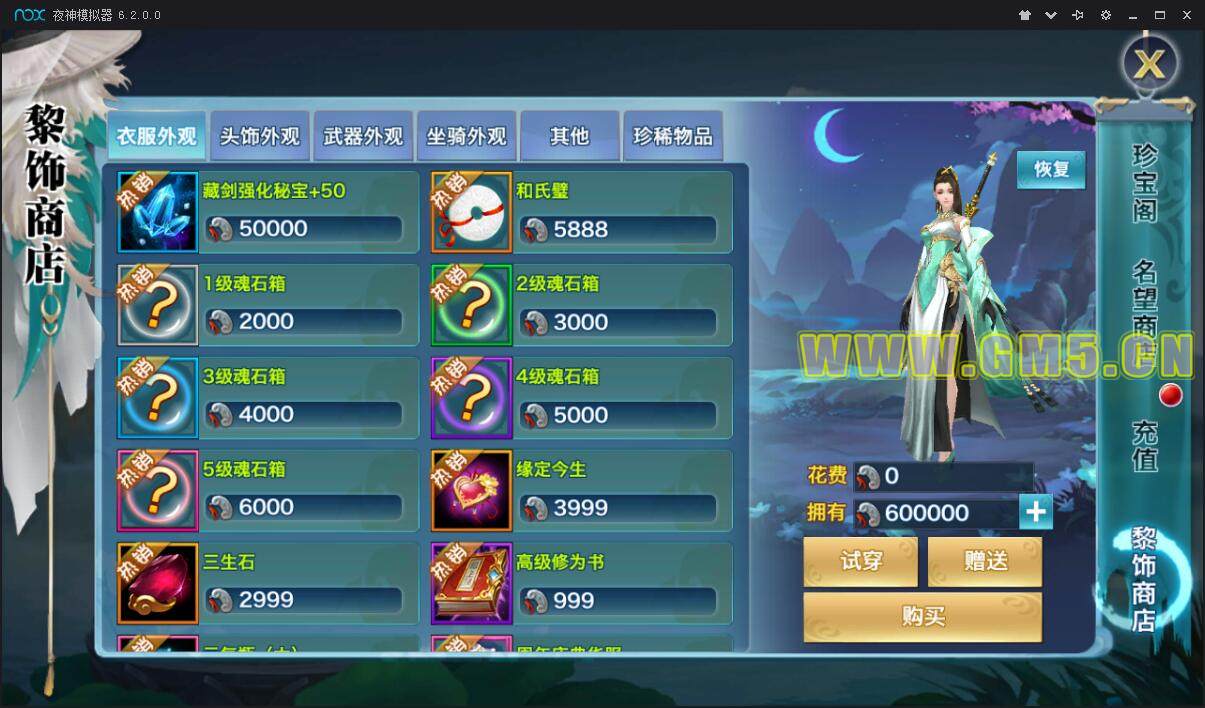Switch to 珍稀物品 tab
This screenshot has width=1205, height=708.
point(673,136)
